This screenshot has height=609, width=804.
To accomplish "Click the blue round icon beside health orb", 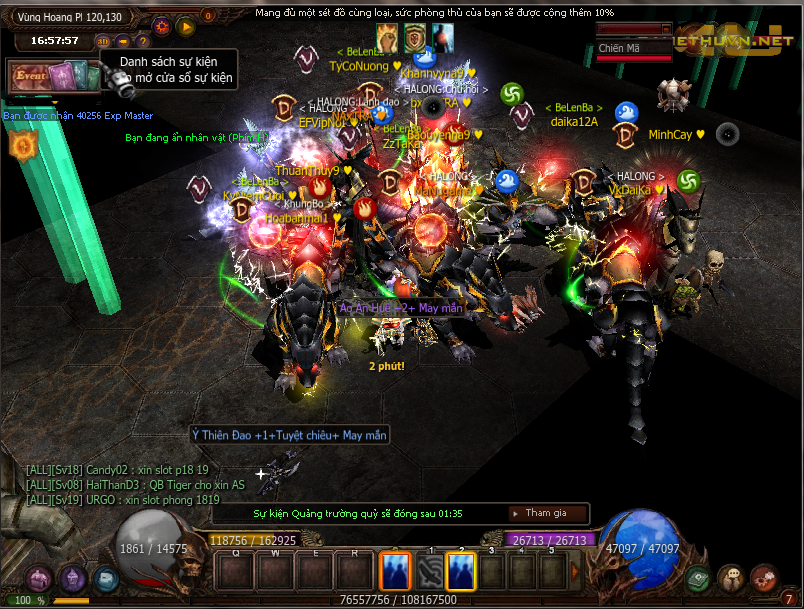I will point(106,578).
